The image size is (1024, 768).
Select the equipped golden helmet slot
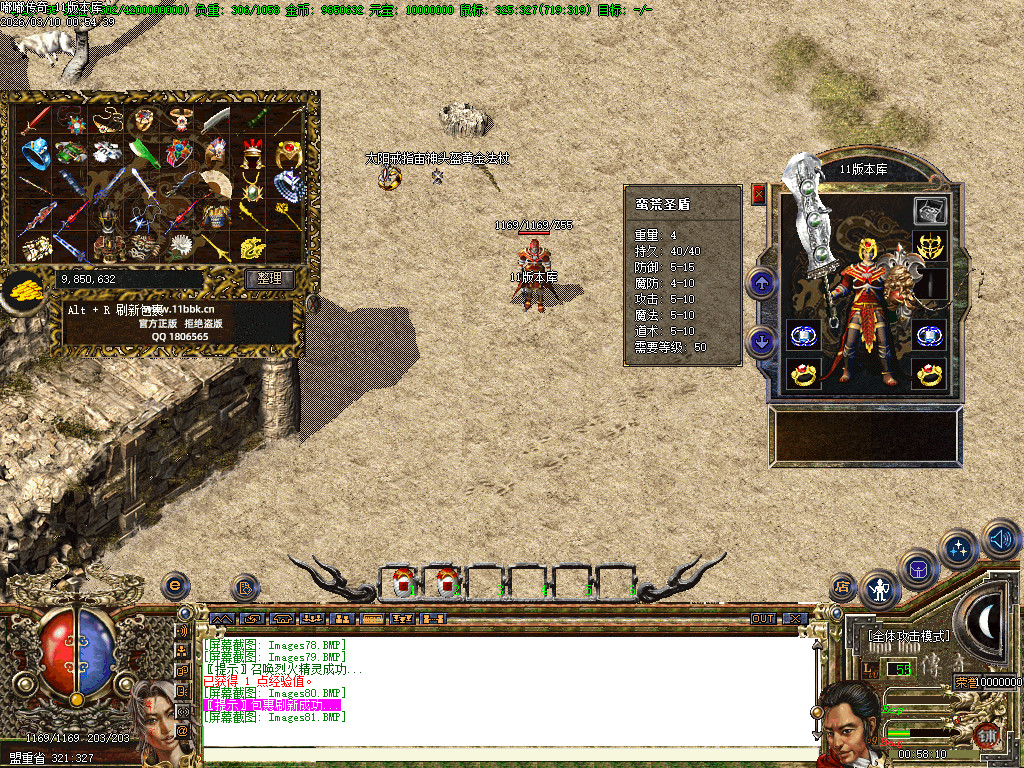929,245
